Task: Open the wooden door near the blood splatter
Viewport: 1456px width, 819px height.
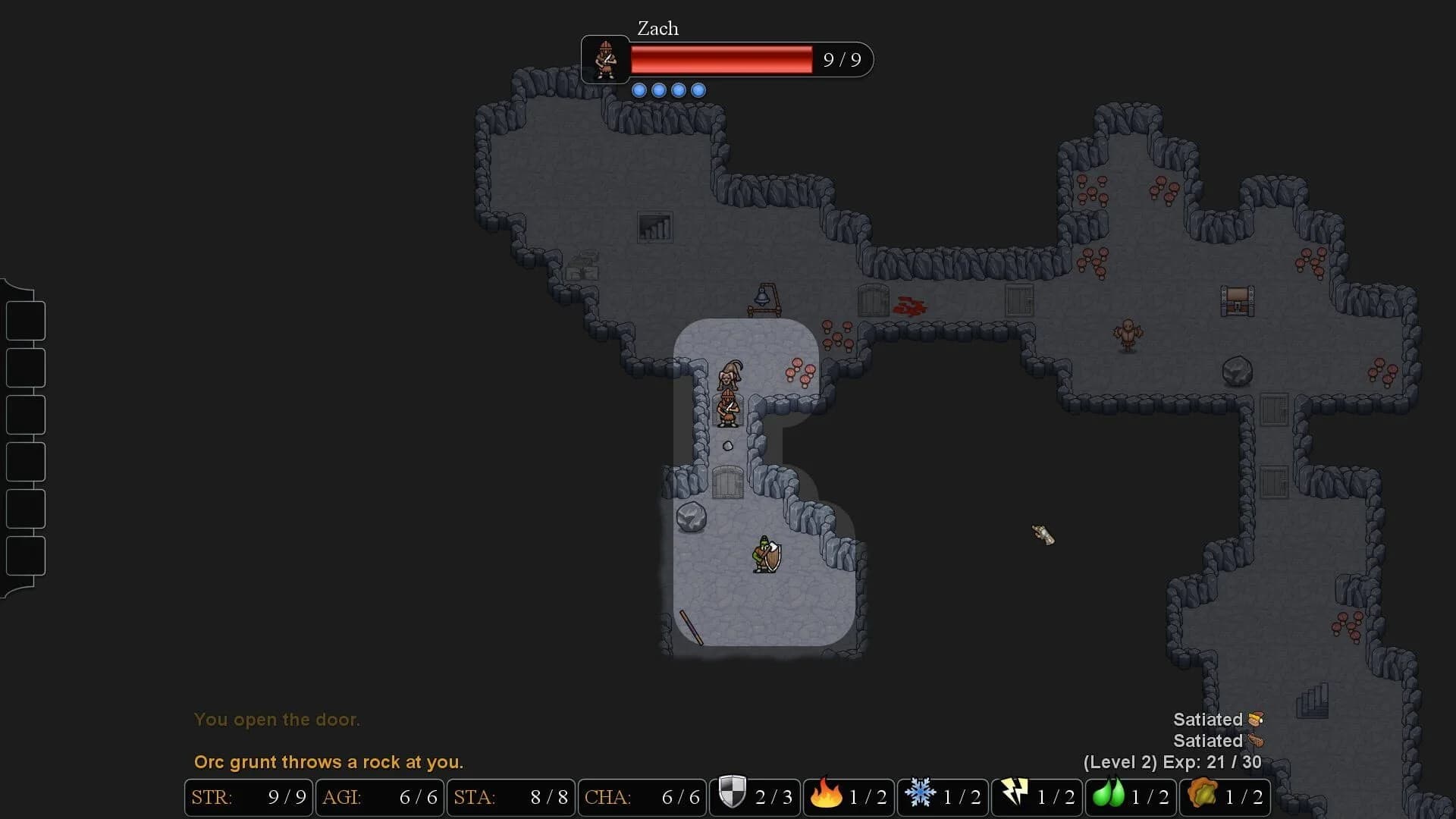Action: point(872,300)
